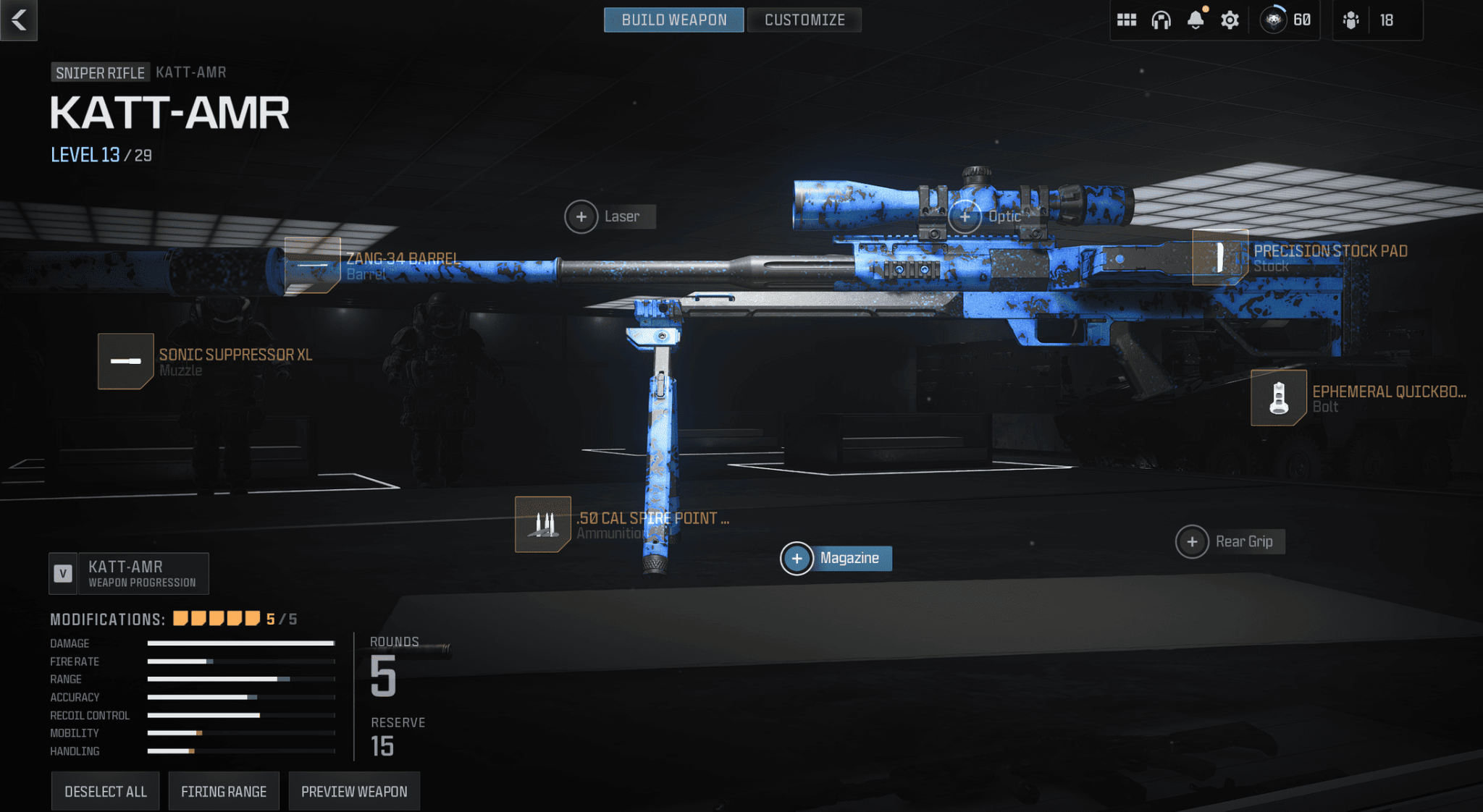This screenshot has height=812, width=1483.
Task: Click Preview Weapon
Action: pyautogui.click(x=354, y=791)
